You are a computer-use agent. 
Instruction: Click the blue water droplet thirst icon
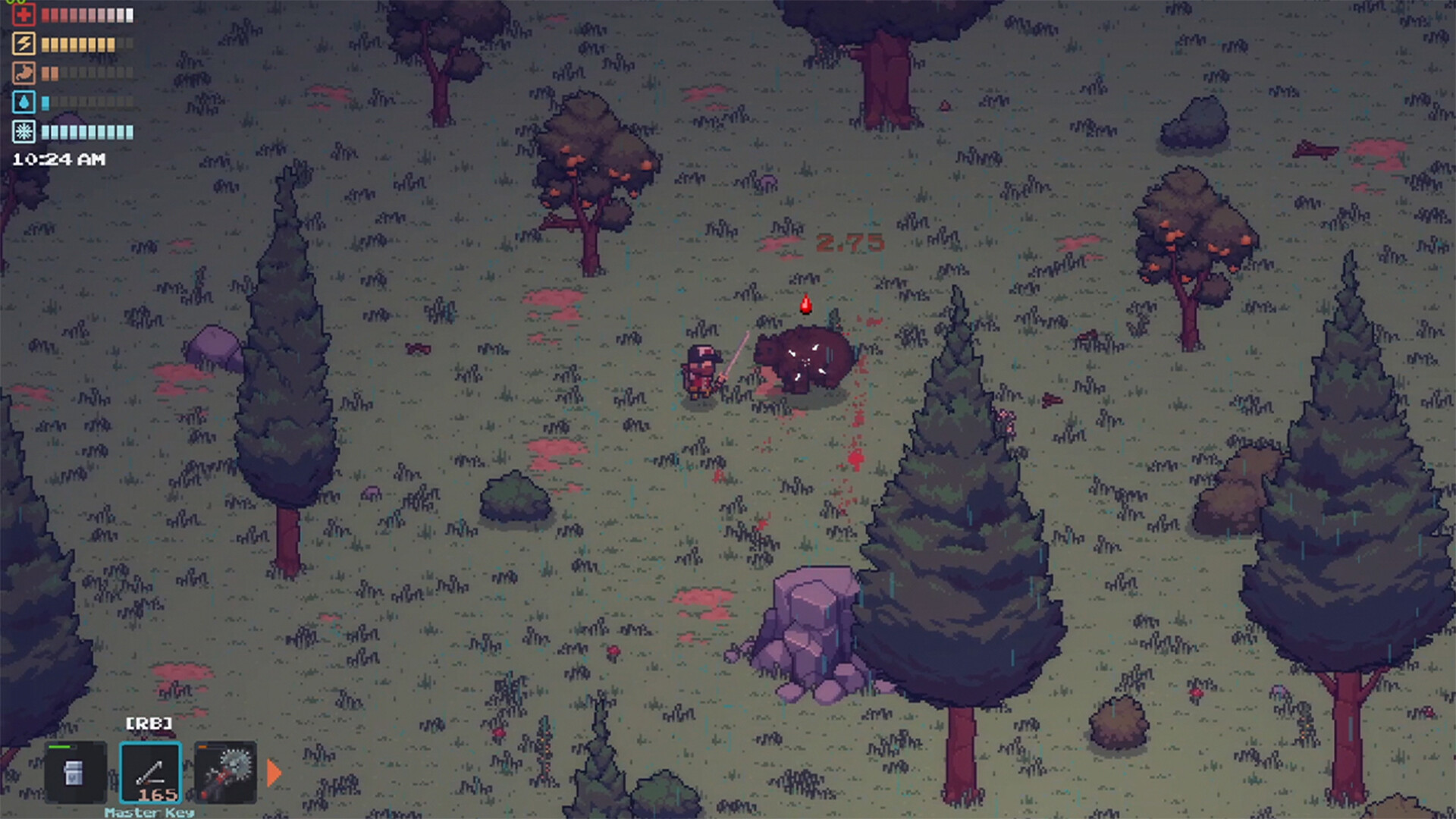click(x=24, y=102)
